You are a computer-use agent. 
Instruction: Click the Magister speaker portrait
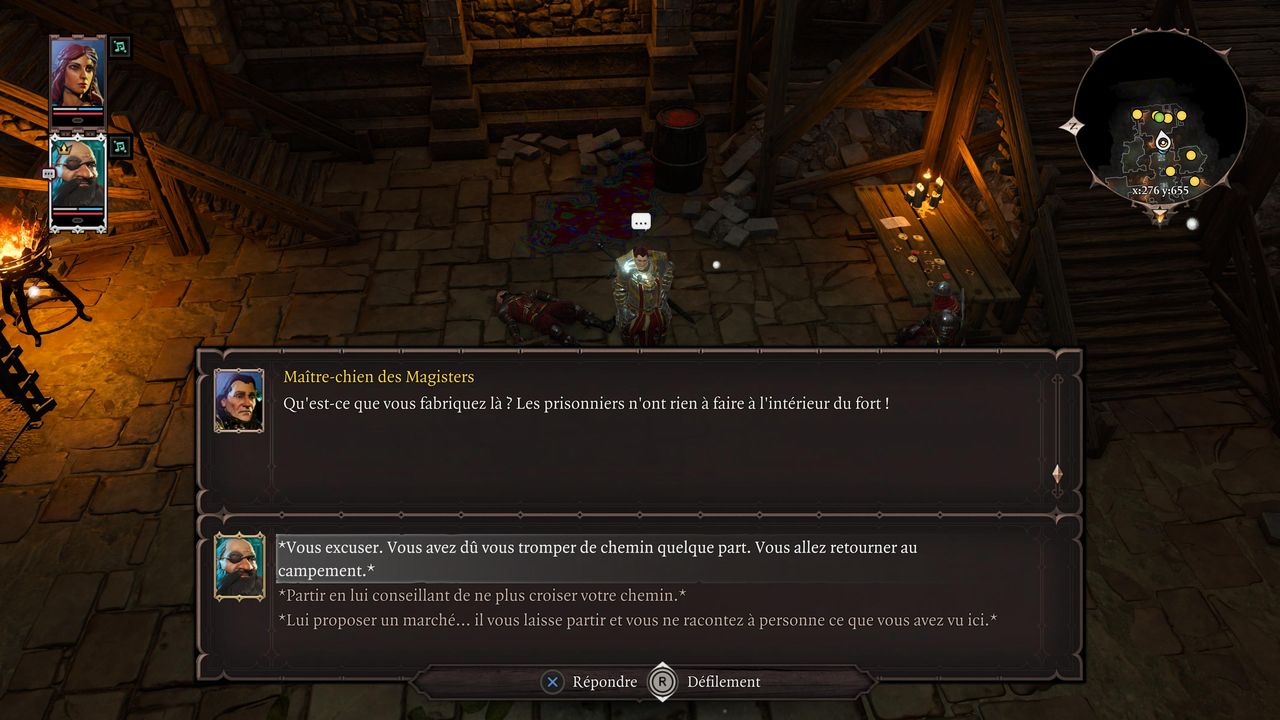[239, 400]
